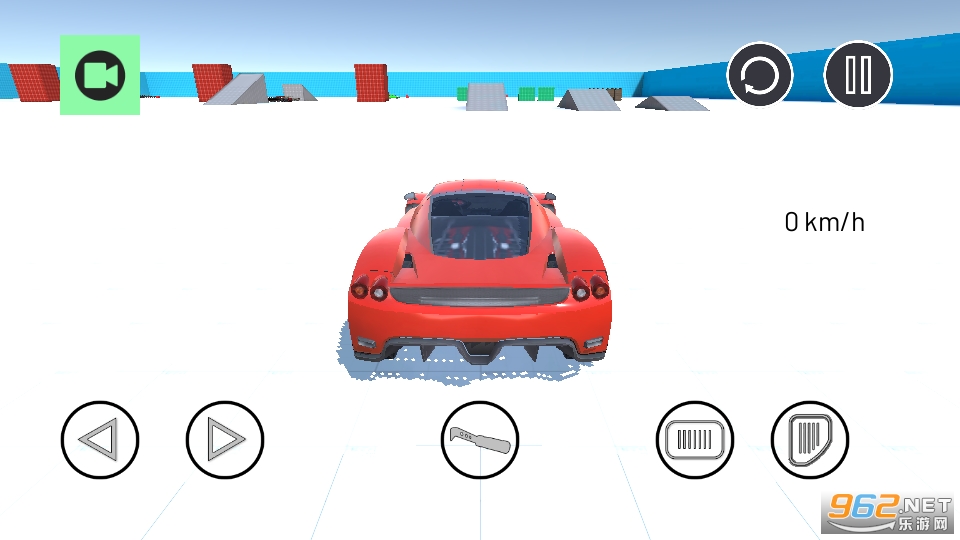Reset the car with the circular arrow button

(760, 75)
